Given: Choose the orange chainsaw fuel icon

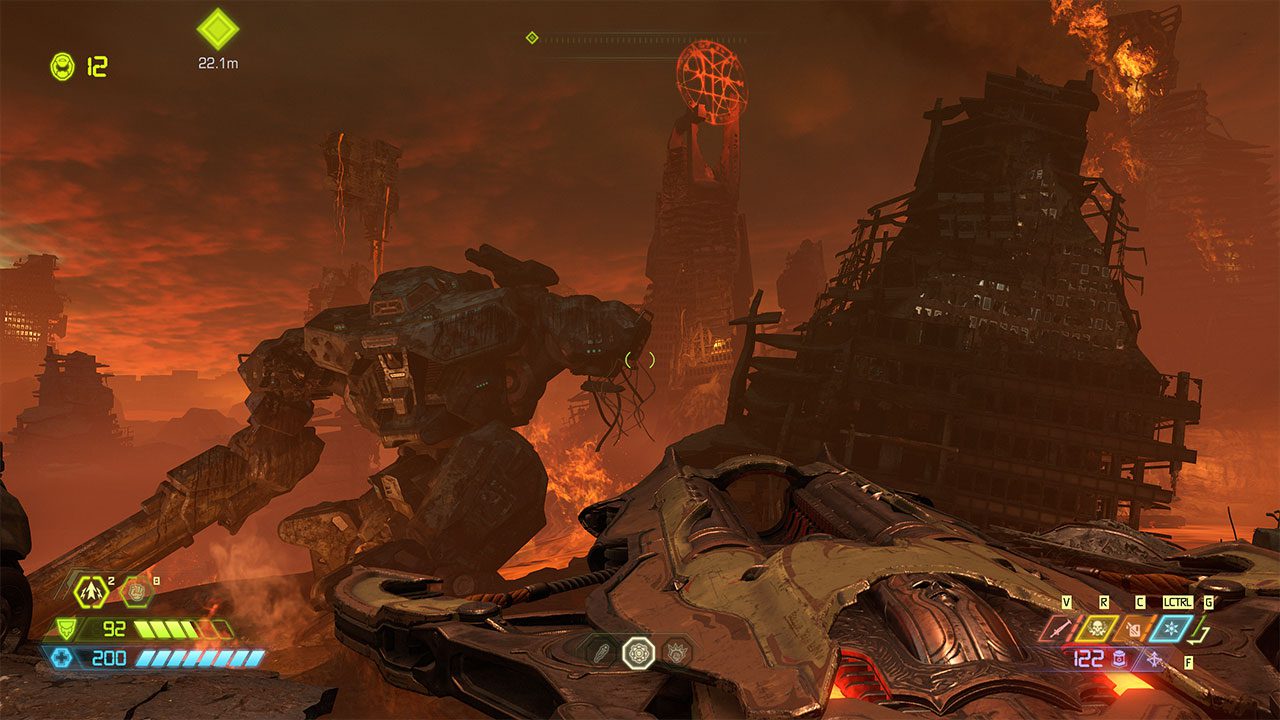Looking at the screenshot, I should click(1135, 628).
